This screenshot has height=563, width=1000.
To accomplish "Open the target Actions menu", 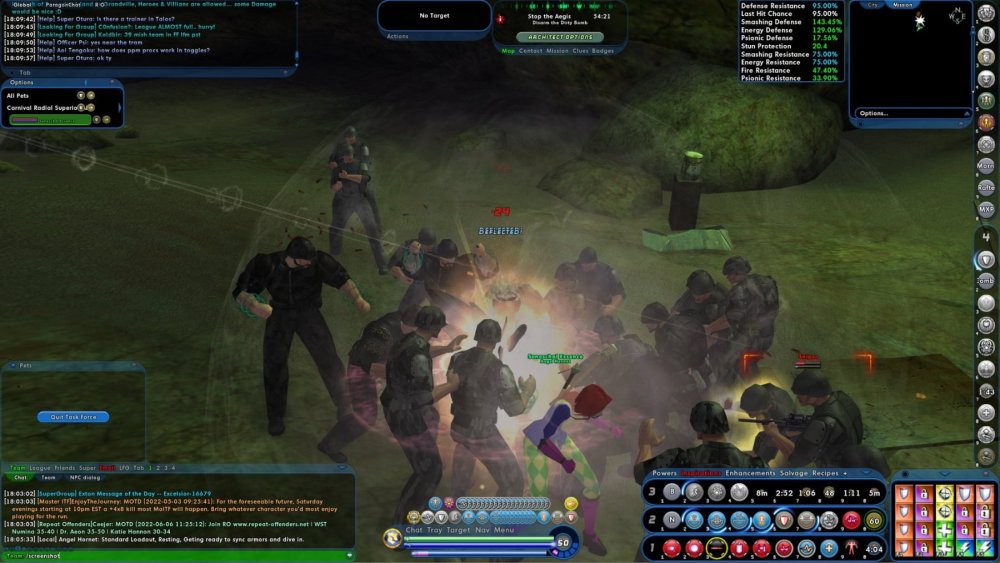I will click(x=397, y=36).
